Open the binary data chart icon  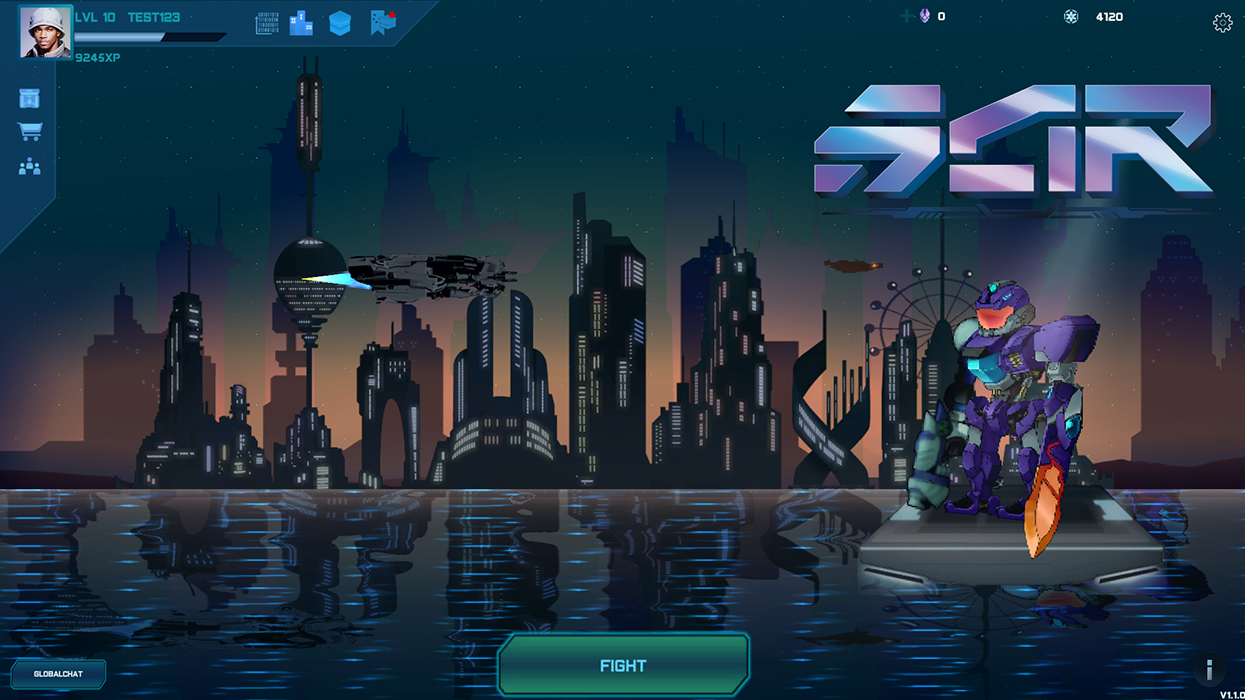point(267,24)
